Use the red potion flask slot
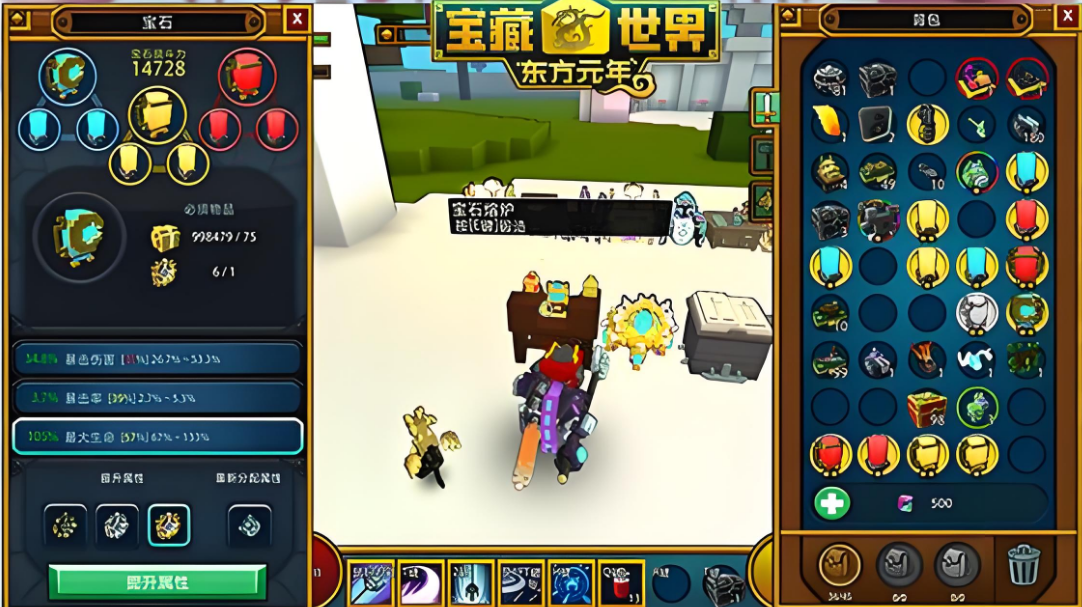Viewport: 1082px width, 607px height. tap(621, 582)
